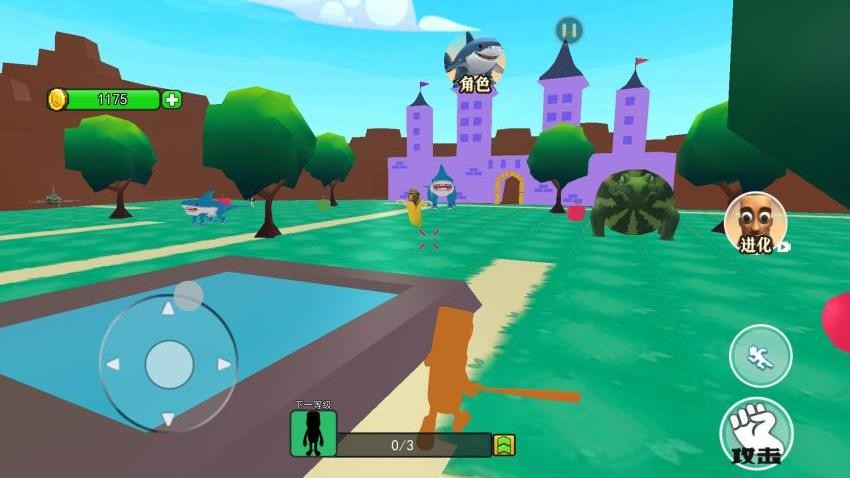Viewport: 850px width, 478px height.
Task: Tap the virtual joystick center knob
Action: point(169,364)
